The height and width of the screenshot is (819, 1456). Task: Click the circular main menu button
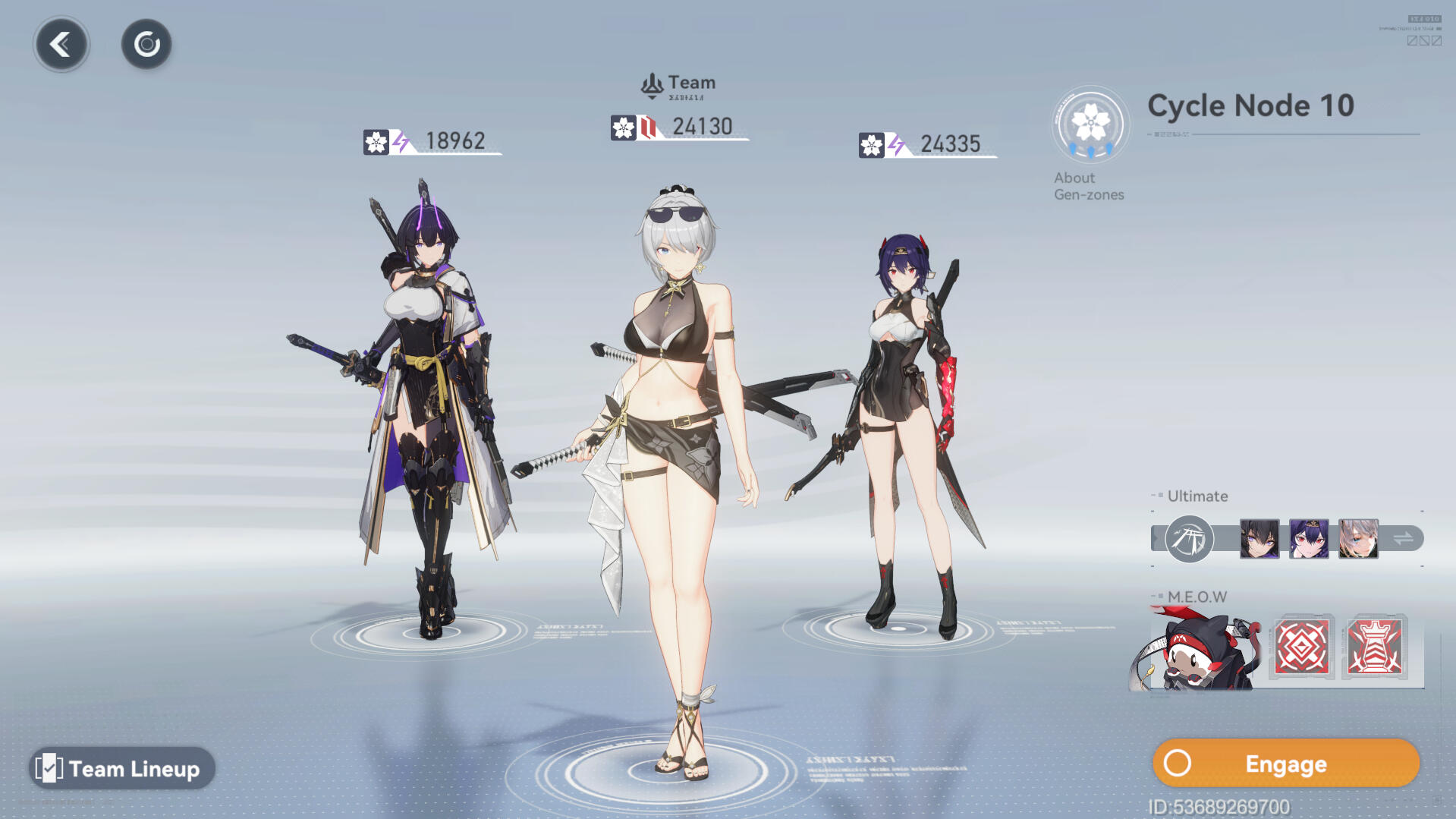146,44
